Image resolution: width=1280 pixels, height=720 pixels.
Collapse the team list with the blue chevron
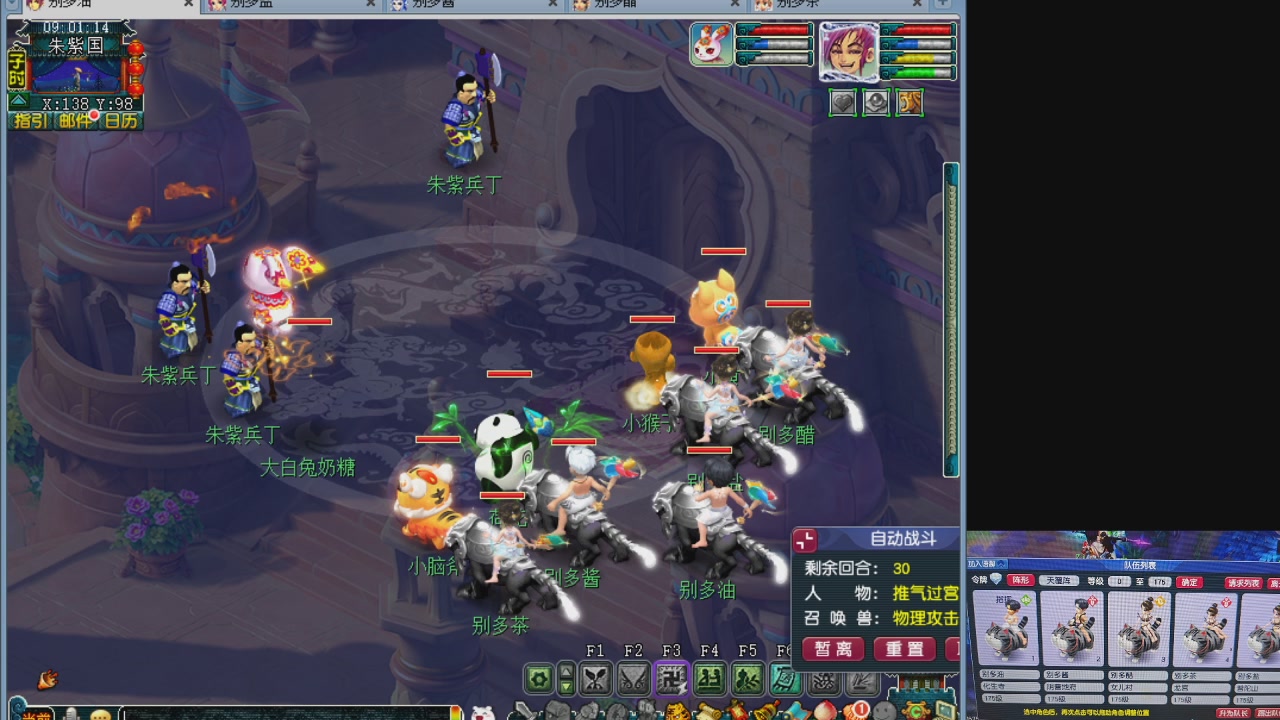pyautogui.click(x=1001, y=564)
